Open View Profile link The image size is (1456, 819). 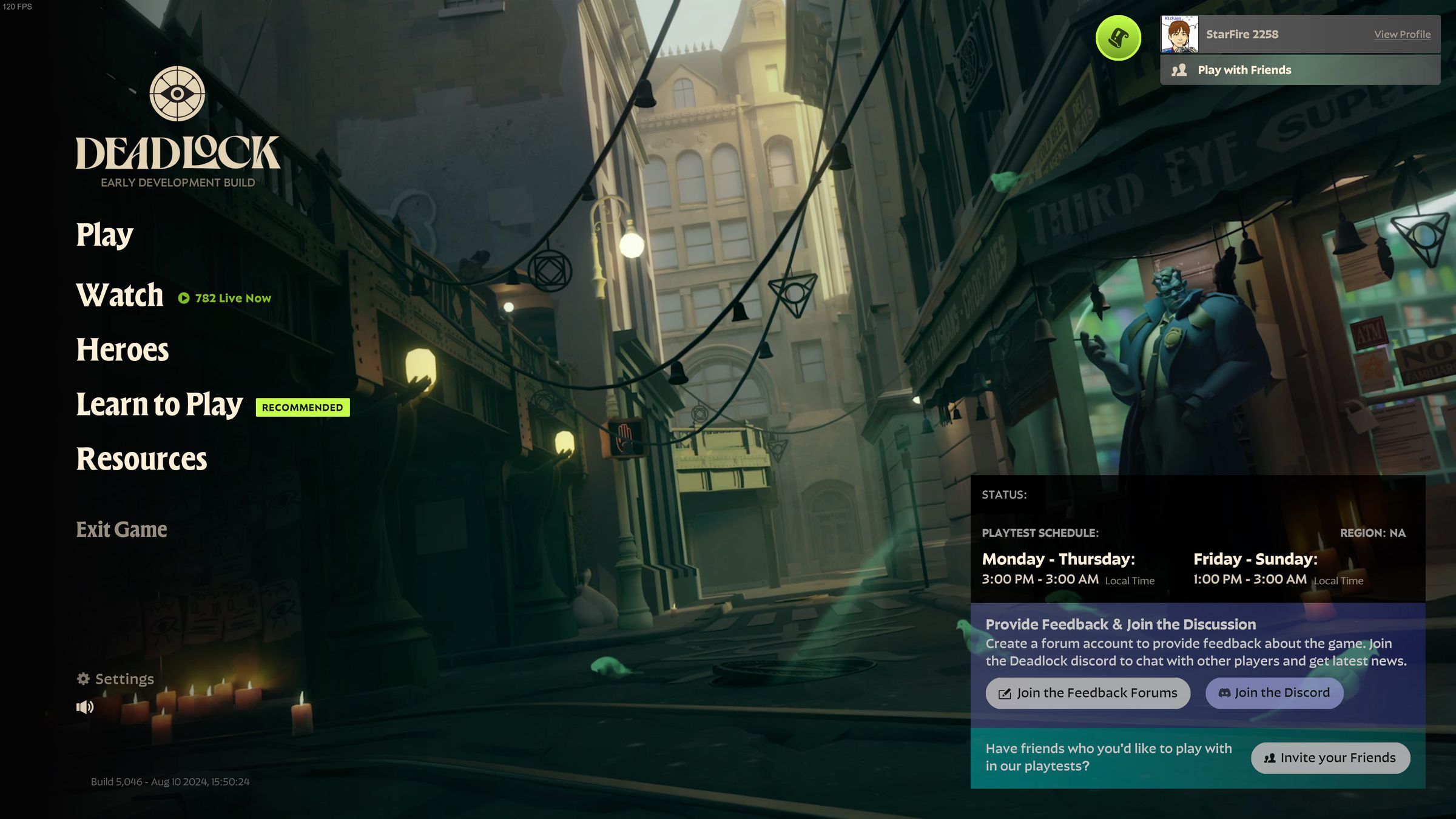pos(1403,34)
